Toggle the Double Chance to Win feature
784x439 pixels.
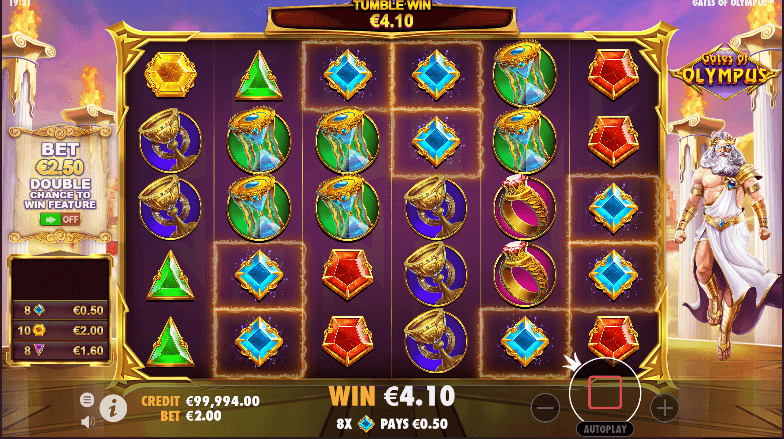pyautogui.click(x=61, y=218)
